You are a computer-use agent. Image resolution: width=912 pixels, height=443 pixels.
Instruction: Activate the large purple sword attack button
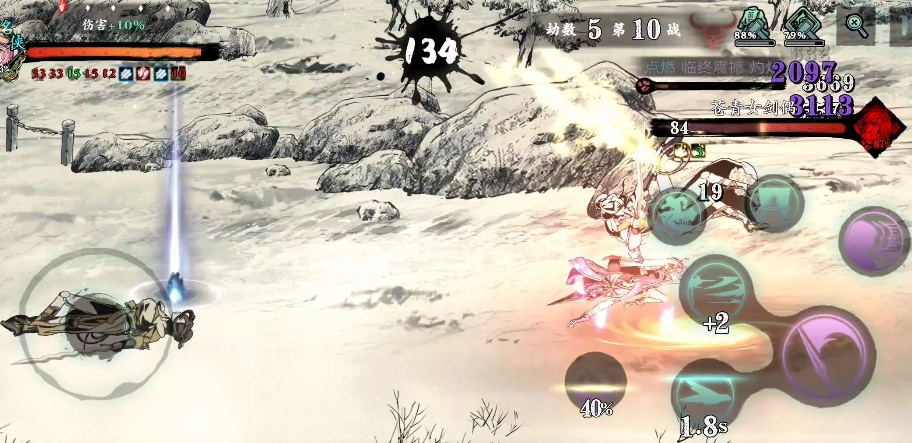[x=828, y=352]
